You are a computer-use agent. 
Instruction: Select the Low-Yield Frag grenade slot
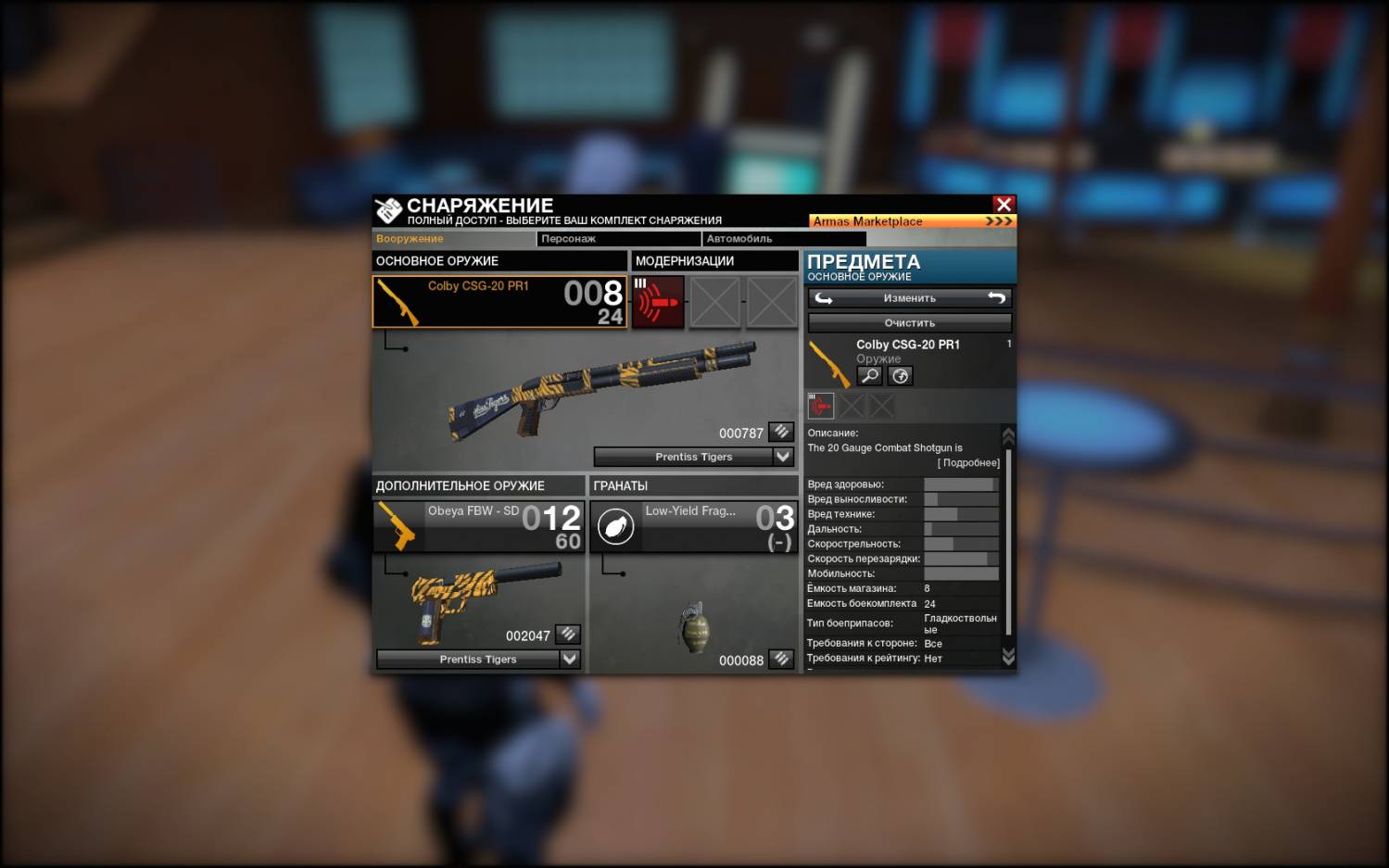[x=692, y=526]
